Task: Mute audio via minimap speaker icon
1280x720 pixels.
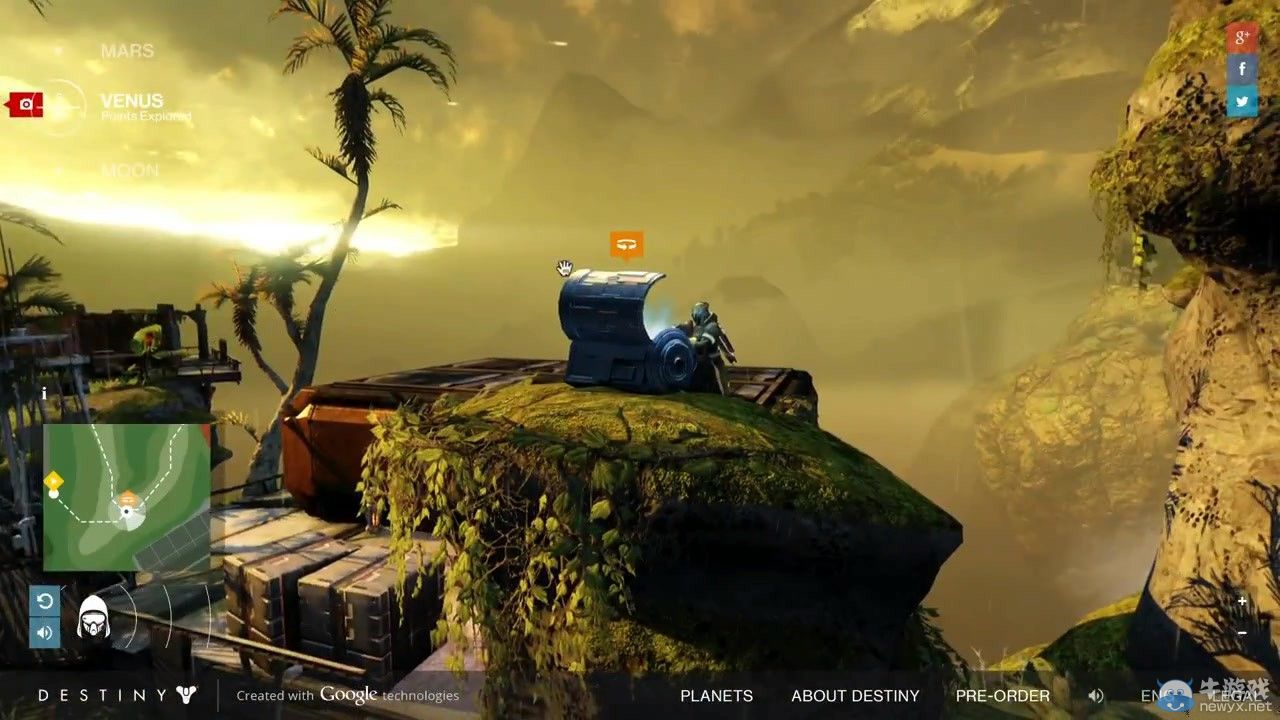Action: click(44, 632)
